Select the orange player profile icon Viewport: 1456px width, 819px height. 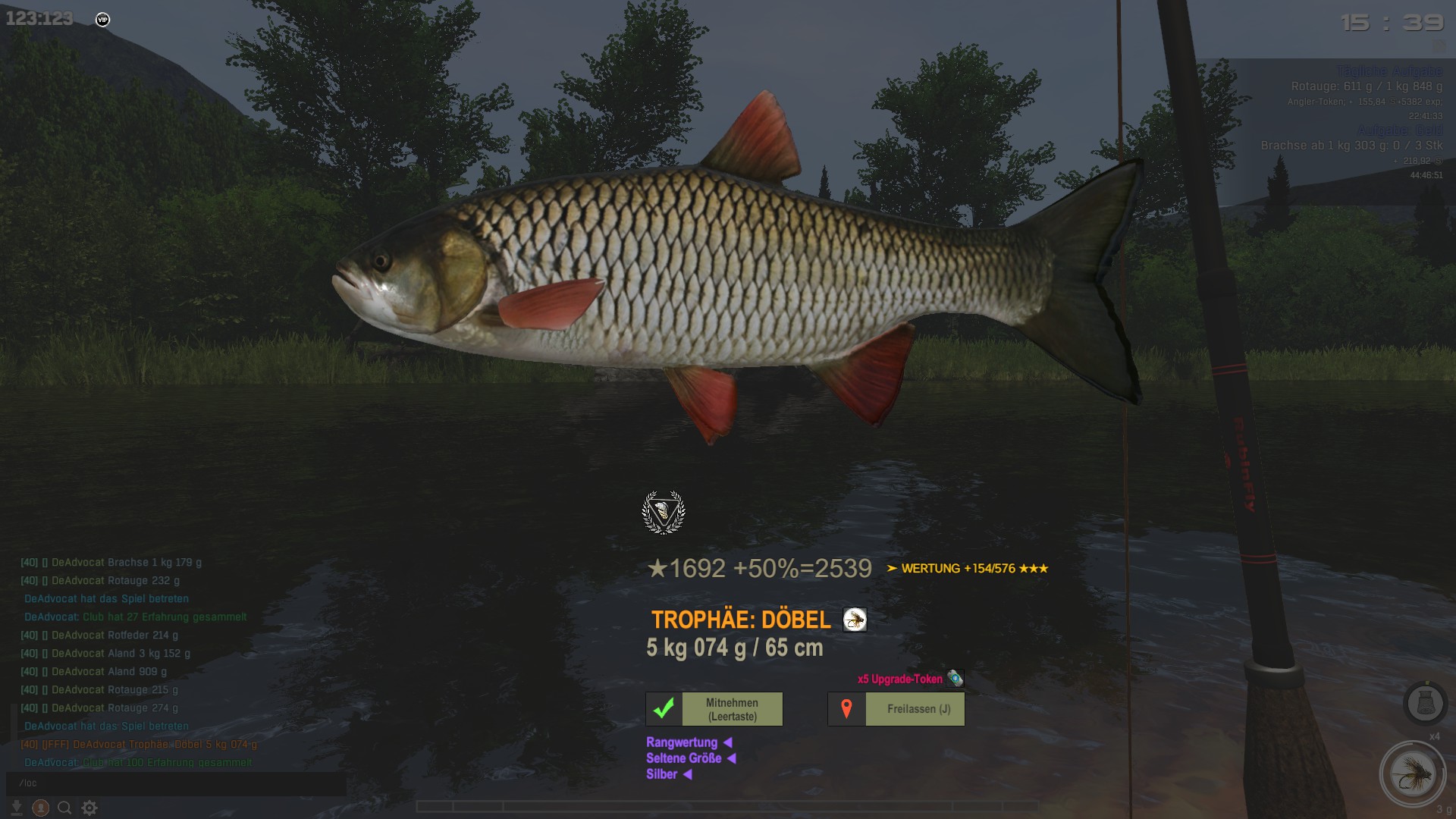41,808
